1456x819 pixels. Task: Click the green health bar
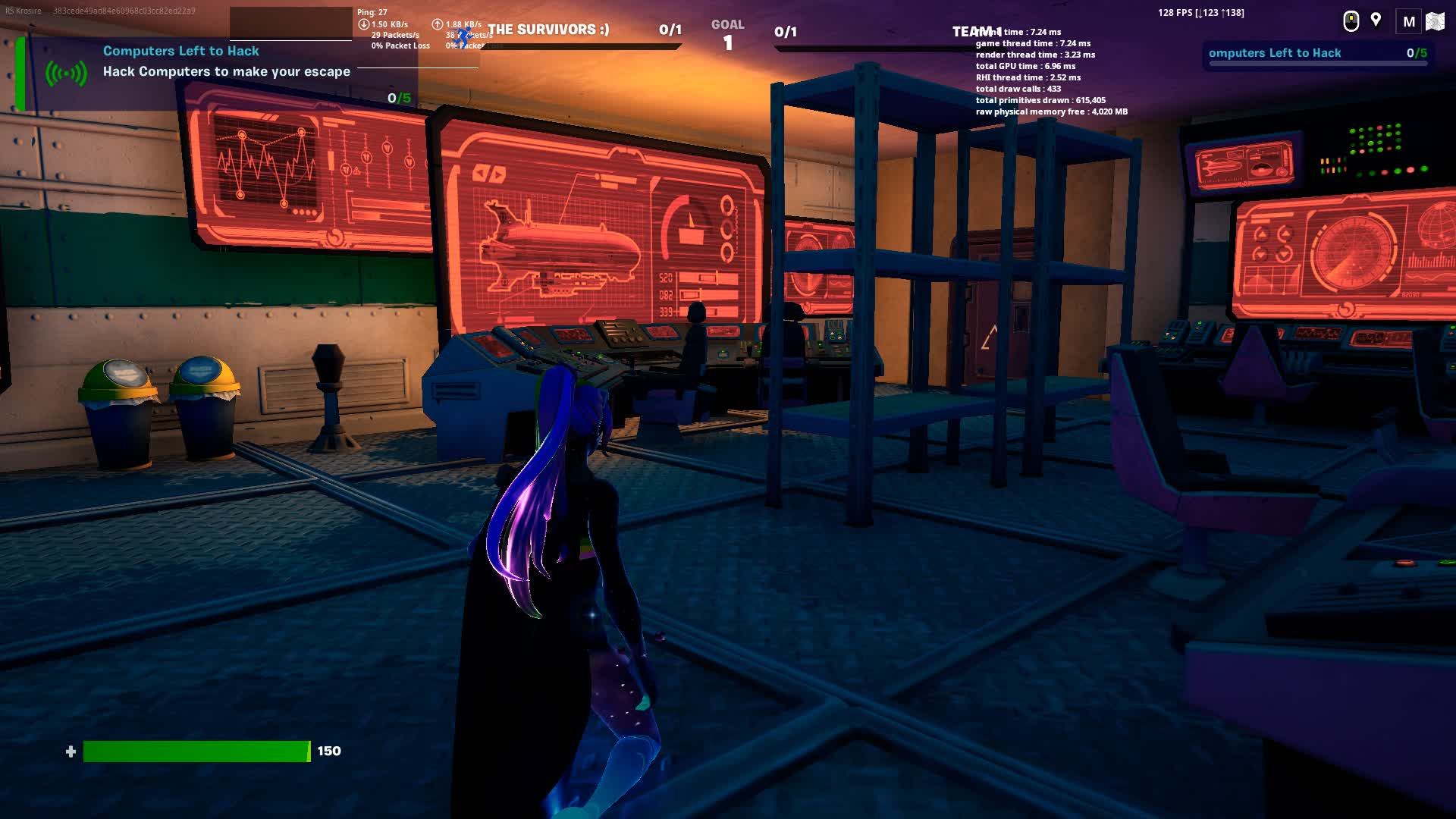[x=197, y=752]
